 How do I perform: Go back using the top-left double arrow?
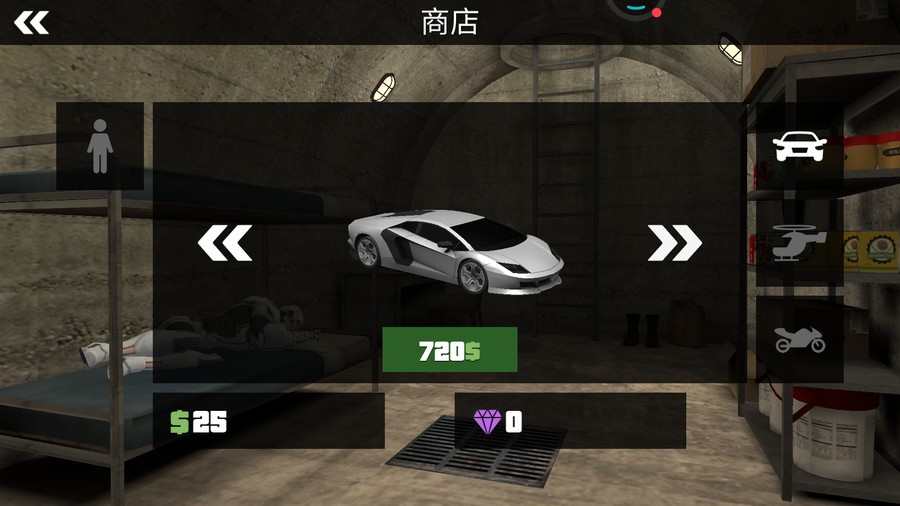point(31,22)
